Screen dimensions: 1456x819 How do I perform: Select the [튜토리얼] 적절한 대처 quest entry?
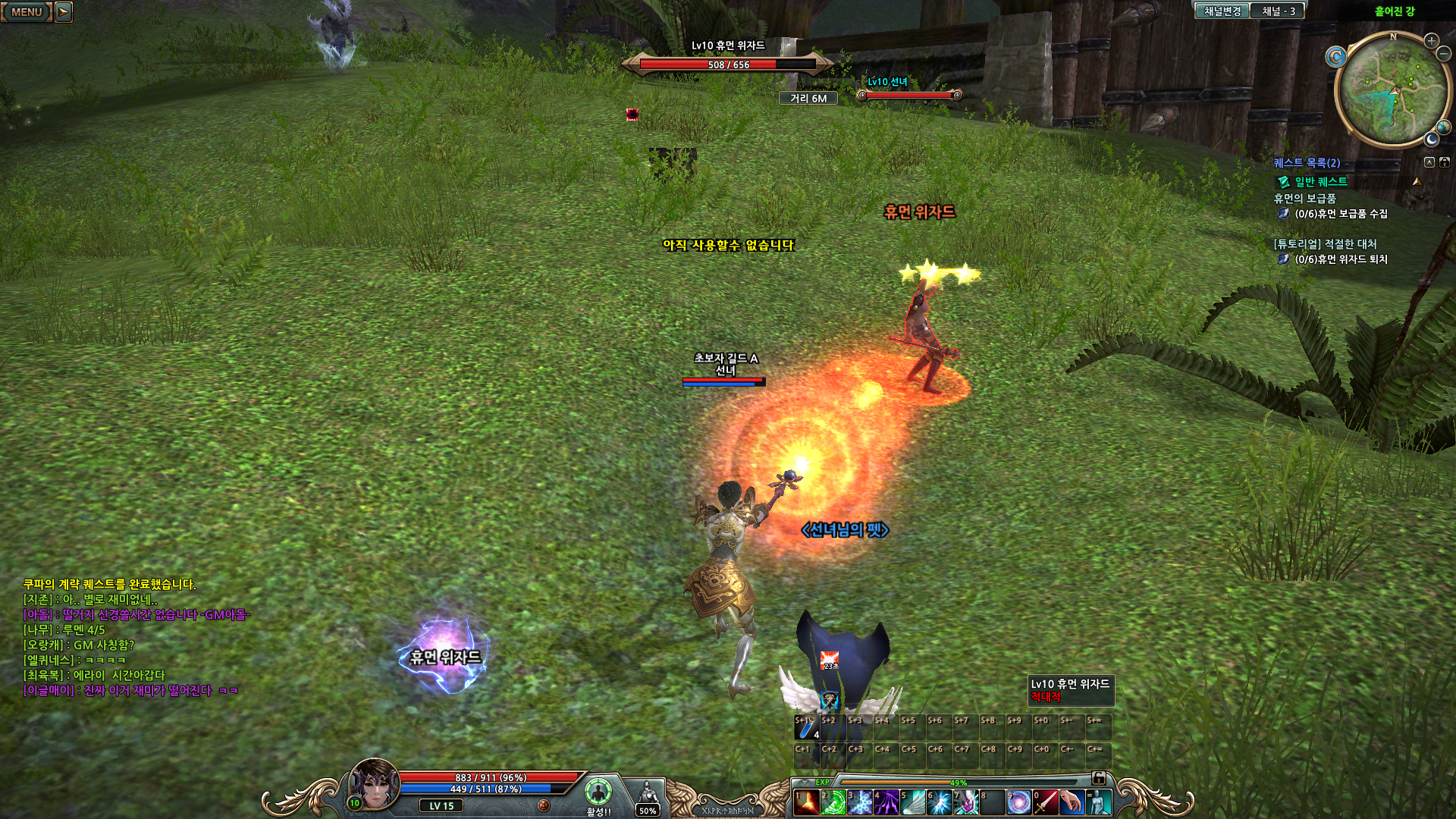click(1325, 244)
